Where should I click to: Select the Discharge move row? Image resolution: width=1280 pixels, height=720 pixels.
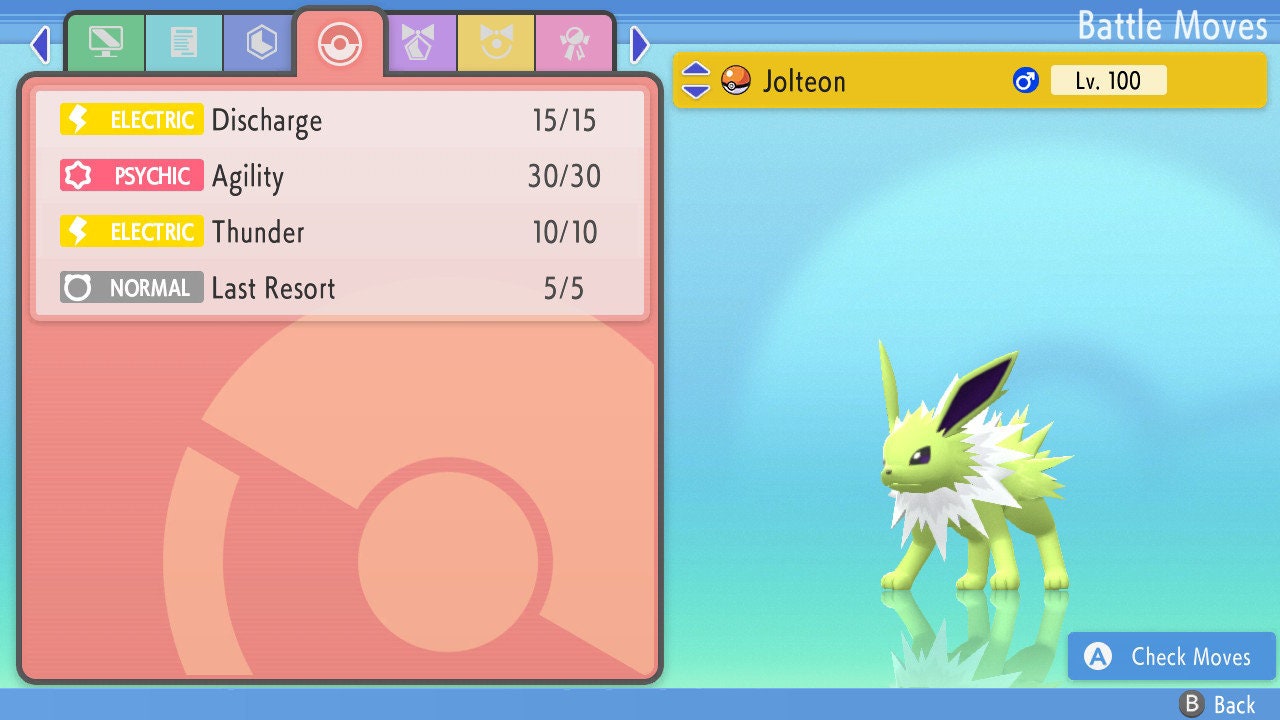340,121
